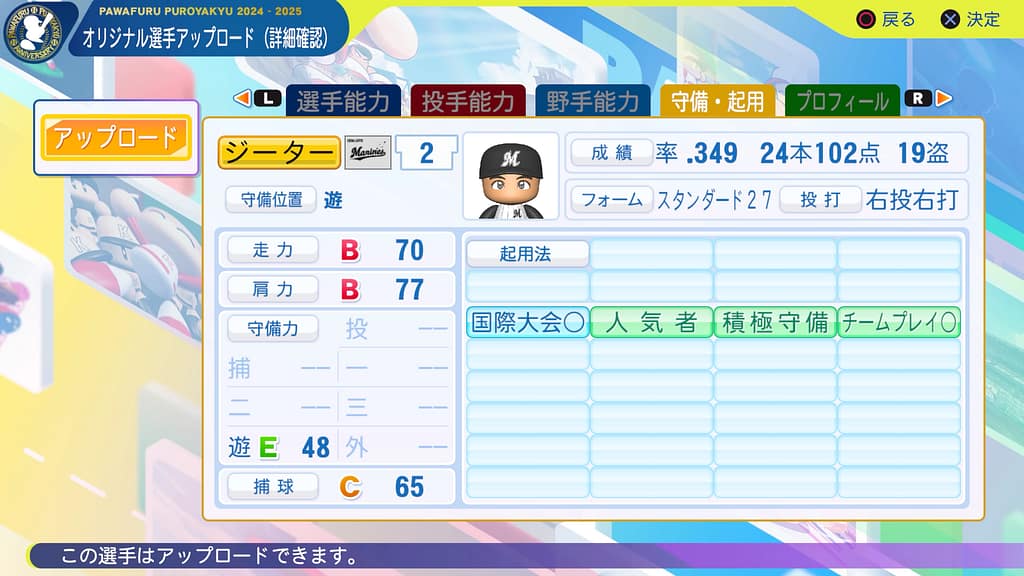Click the アップロード upload button
1024x576 pixels.
click(x=115, y=138)
